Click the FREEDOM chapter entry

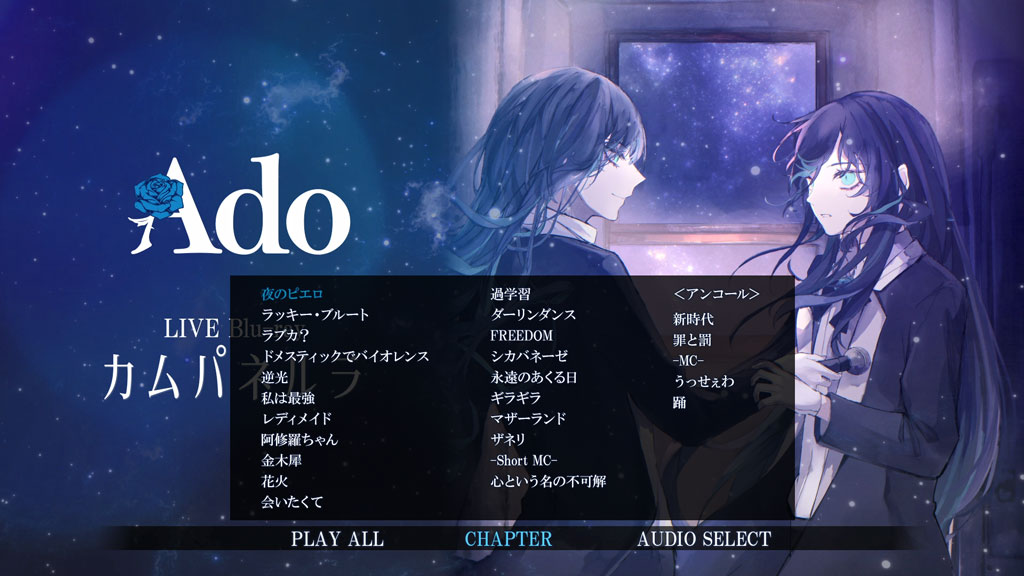521,336
